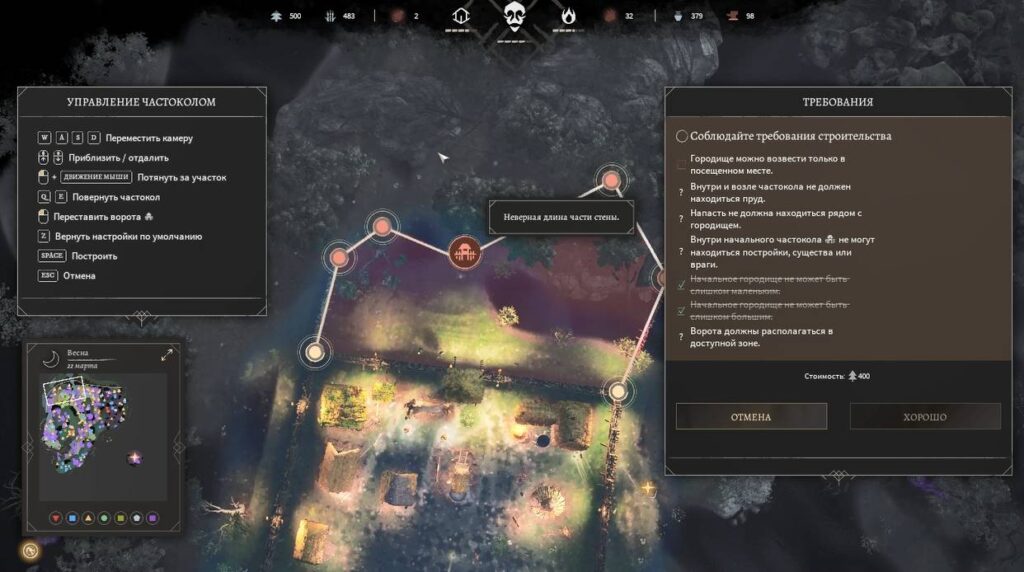Toggle the green circle minimap filter
Screen dimensions: 1024x572
104,518
